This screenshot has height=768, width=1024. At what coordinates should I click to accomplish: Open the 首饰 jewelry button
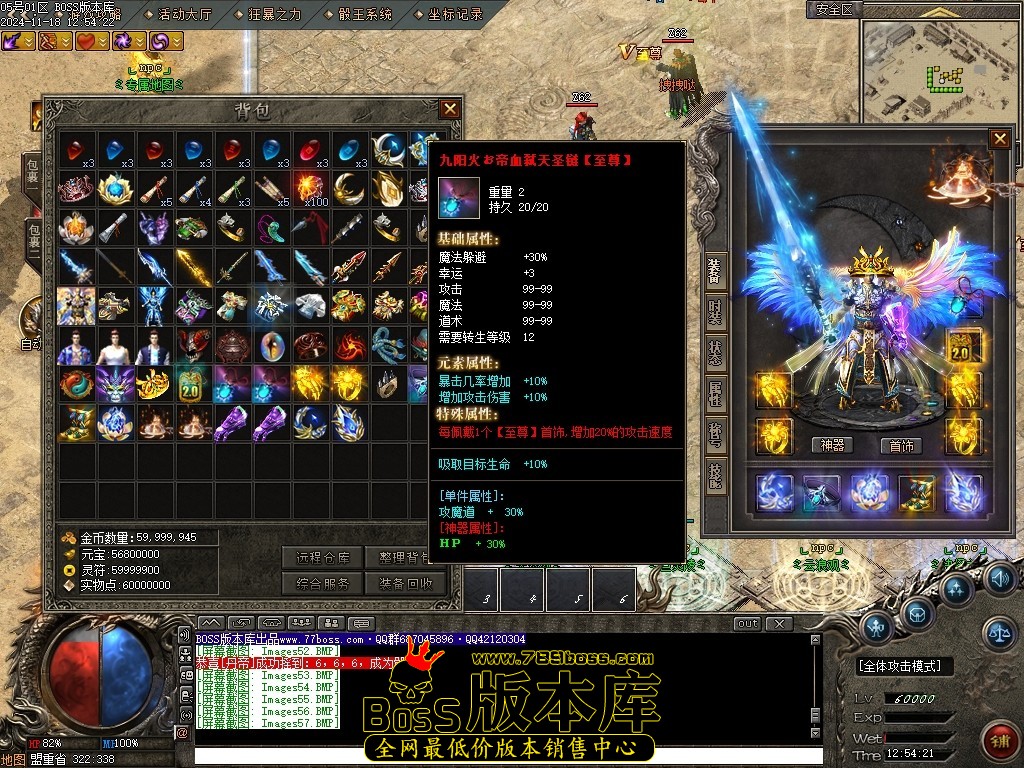tap(902, 446)
